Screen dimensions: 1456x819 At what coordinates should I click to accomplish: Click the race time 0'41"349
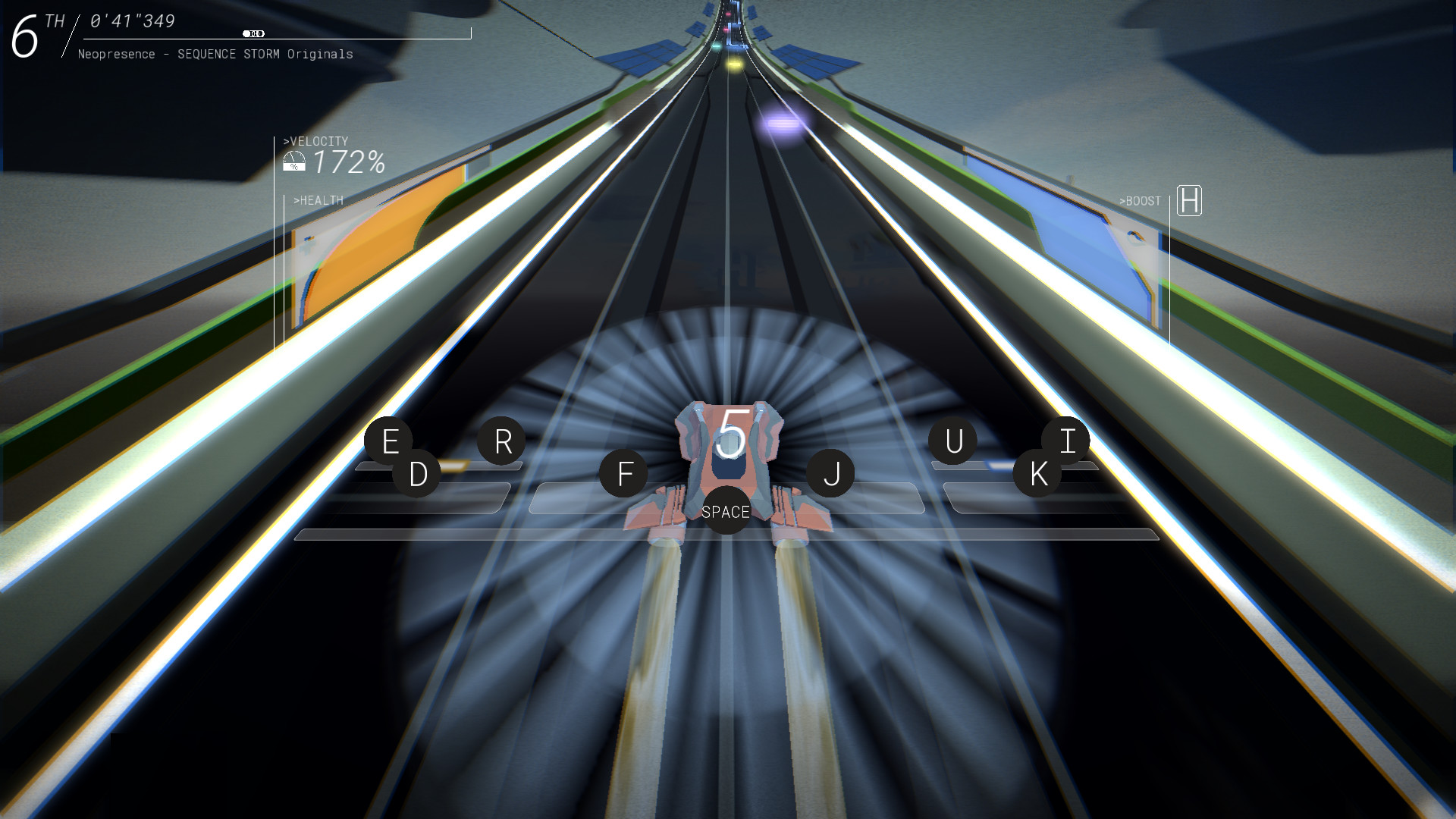coord(130,22)
